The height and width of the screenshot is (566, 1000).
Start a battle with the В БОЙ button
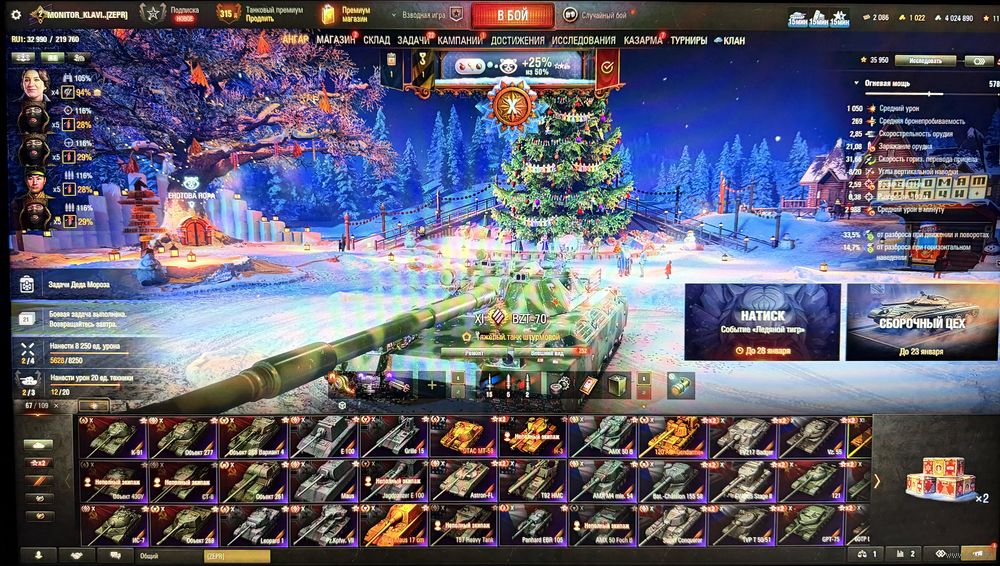pyautogui.click(x=512, y=15)
